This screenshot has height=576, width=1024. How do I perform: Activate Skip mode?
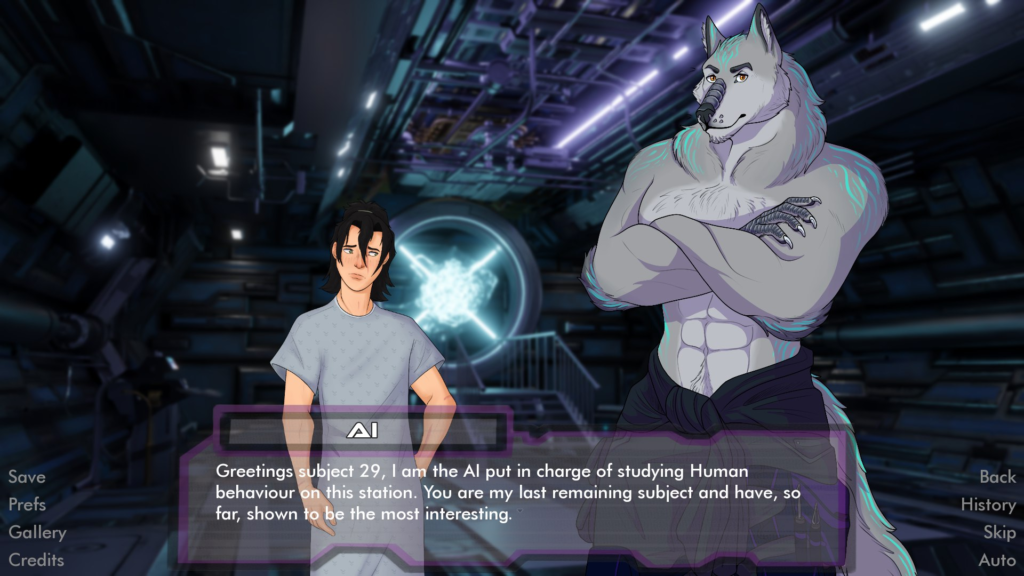(x=999, y=532)
